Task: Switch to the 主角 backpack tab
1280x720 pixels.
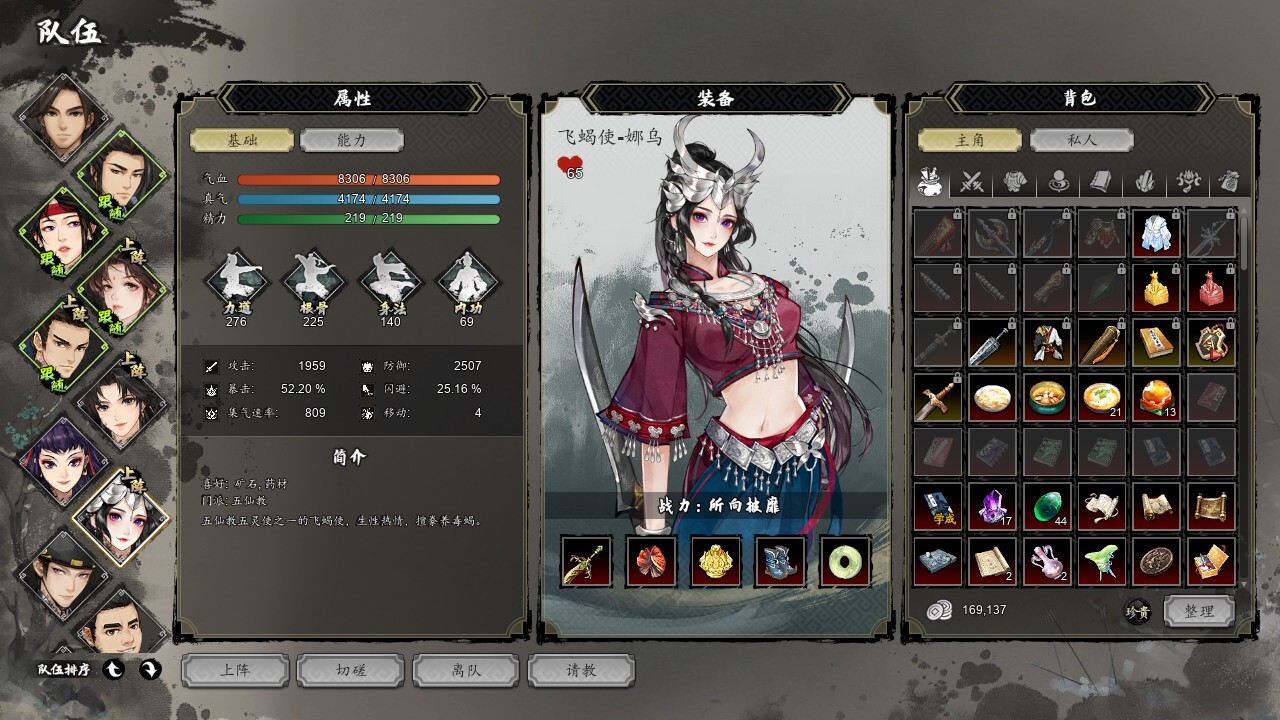Action: (x=970, y=140)
